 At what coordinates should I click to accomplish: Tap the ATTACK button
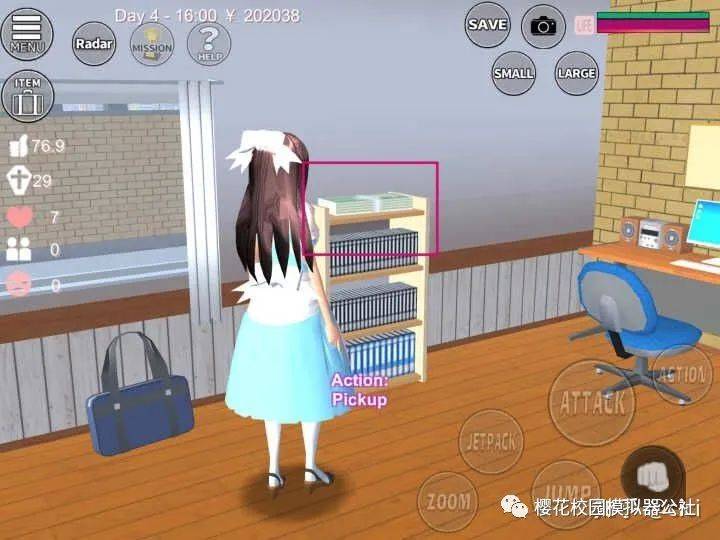tap(592, 402)
